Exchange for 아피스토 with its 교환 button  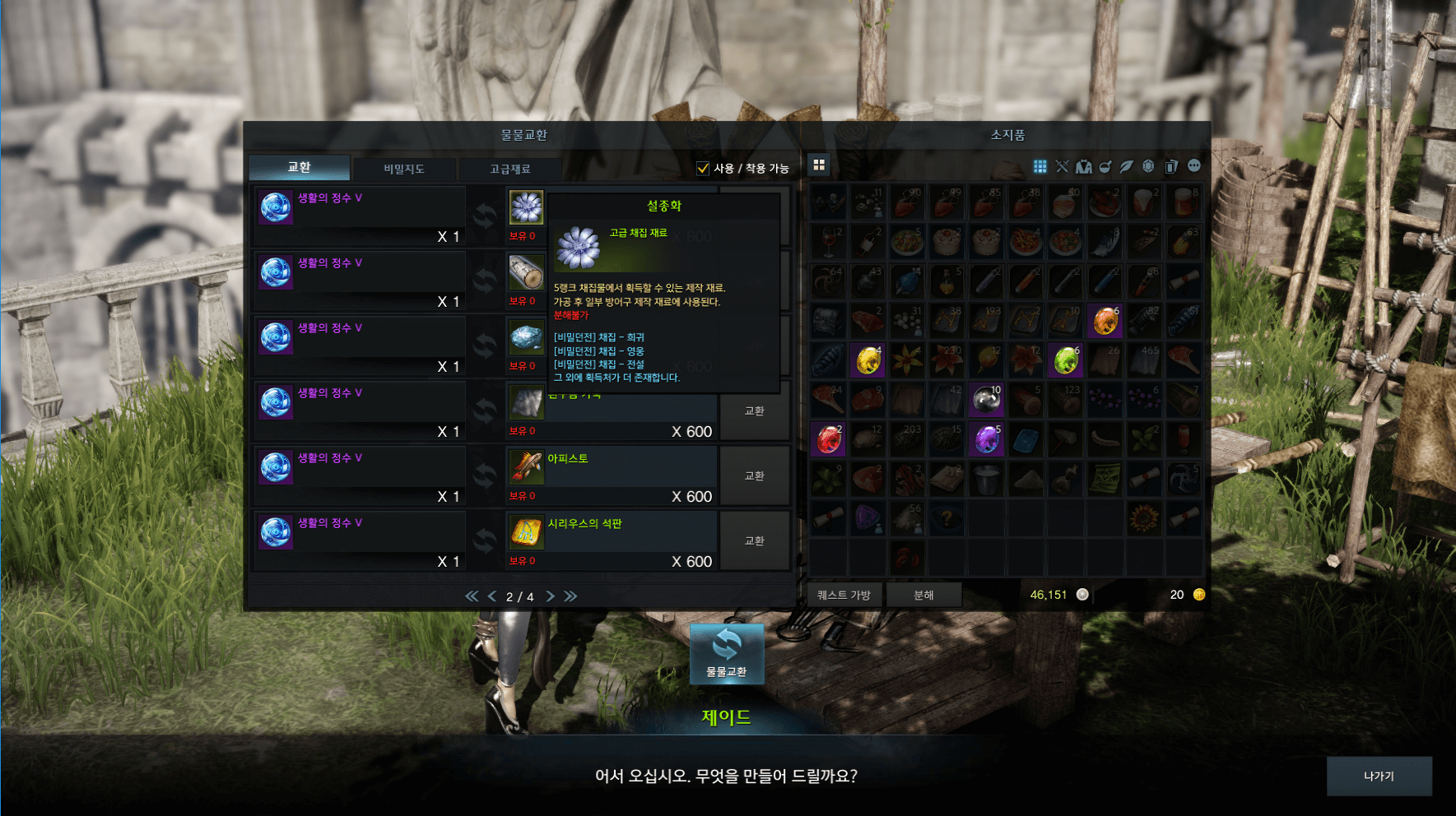(x=754, y=475)
